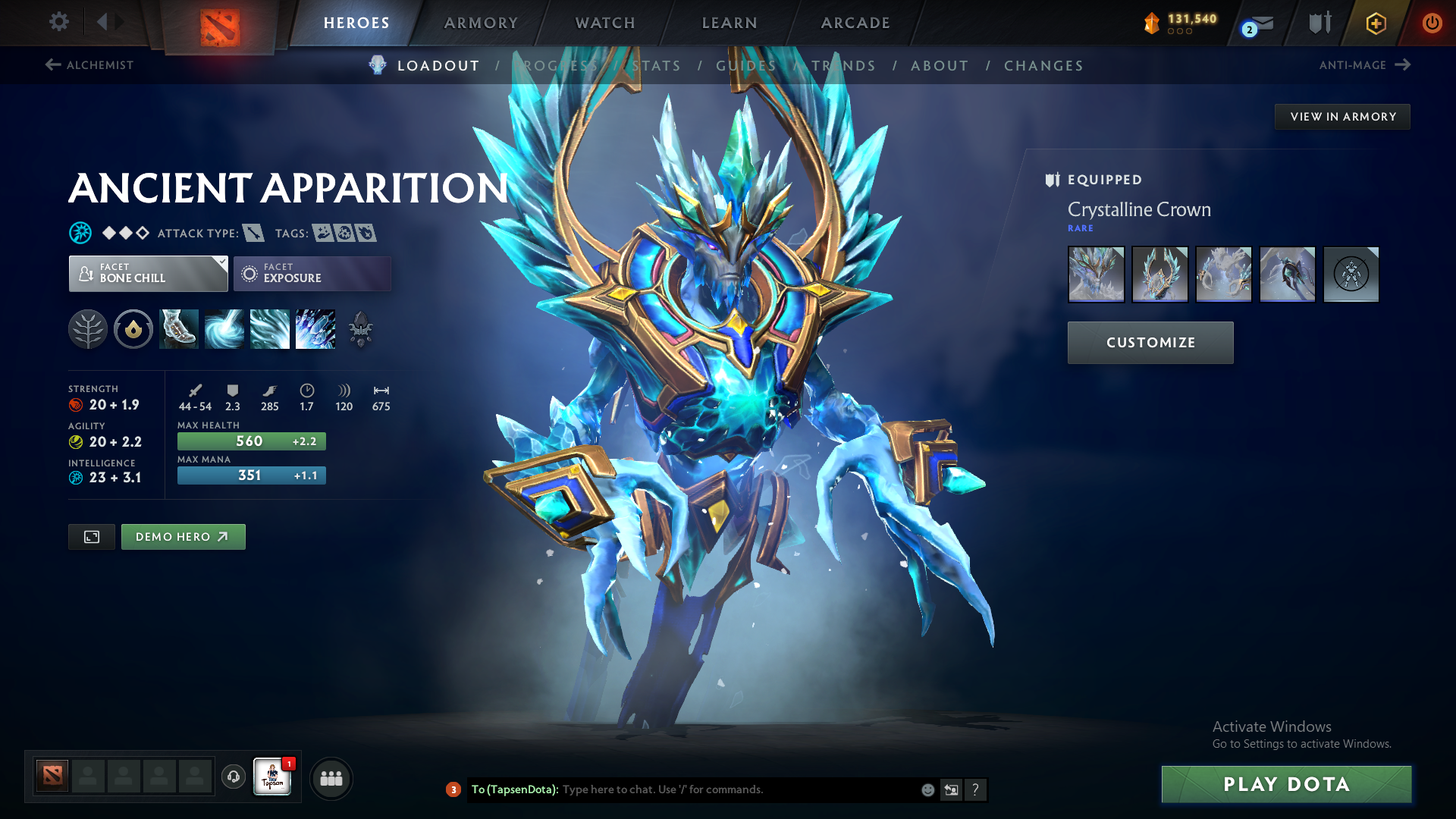Select the Chilling Touch ability icon
This screenshot has width=1456, height=819.
[x=269, y=329]
